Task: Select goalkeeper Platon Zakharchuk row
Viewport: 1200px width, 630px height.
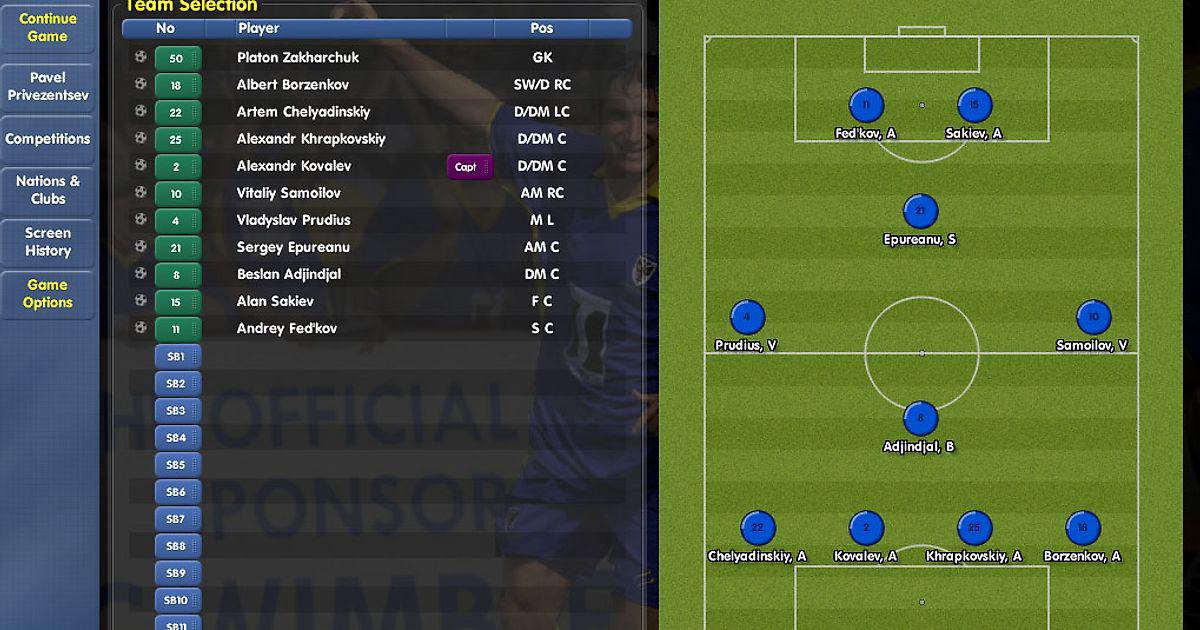Action: click(x=298, y=58)
